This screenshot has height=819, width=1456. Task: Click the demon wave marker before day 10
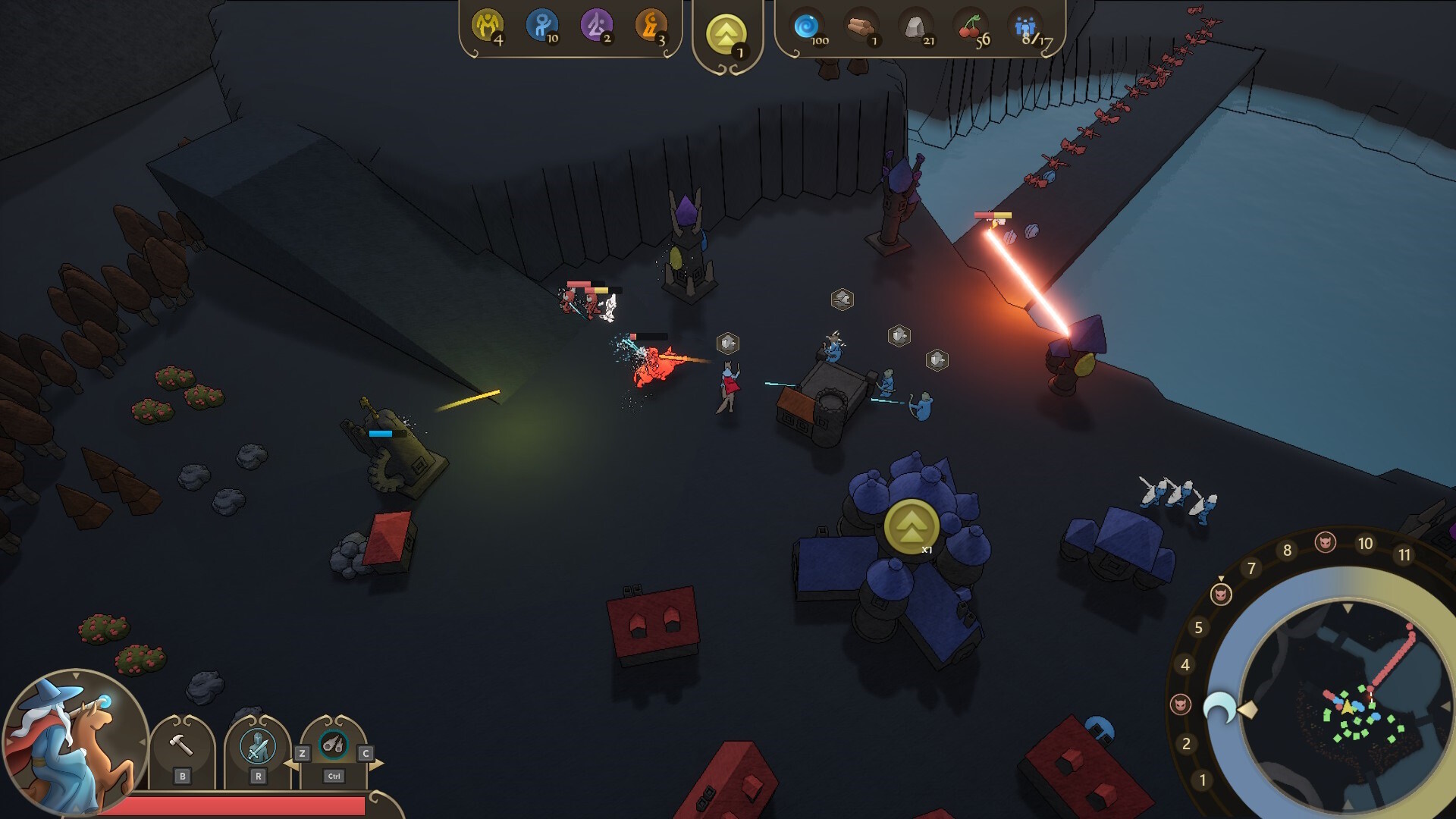tap(1326, 541)
